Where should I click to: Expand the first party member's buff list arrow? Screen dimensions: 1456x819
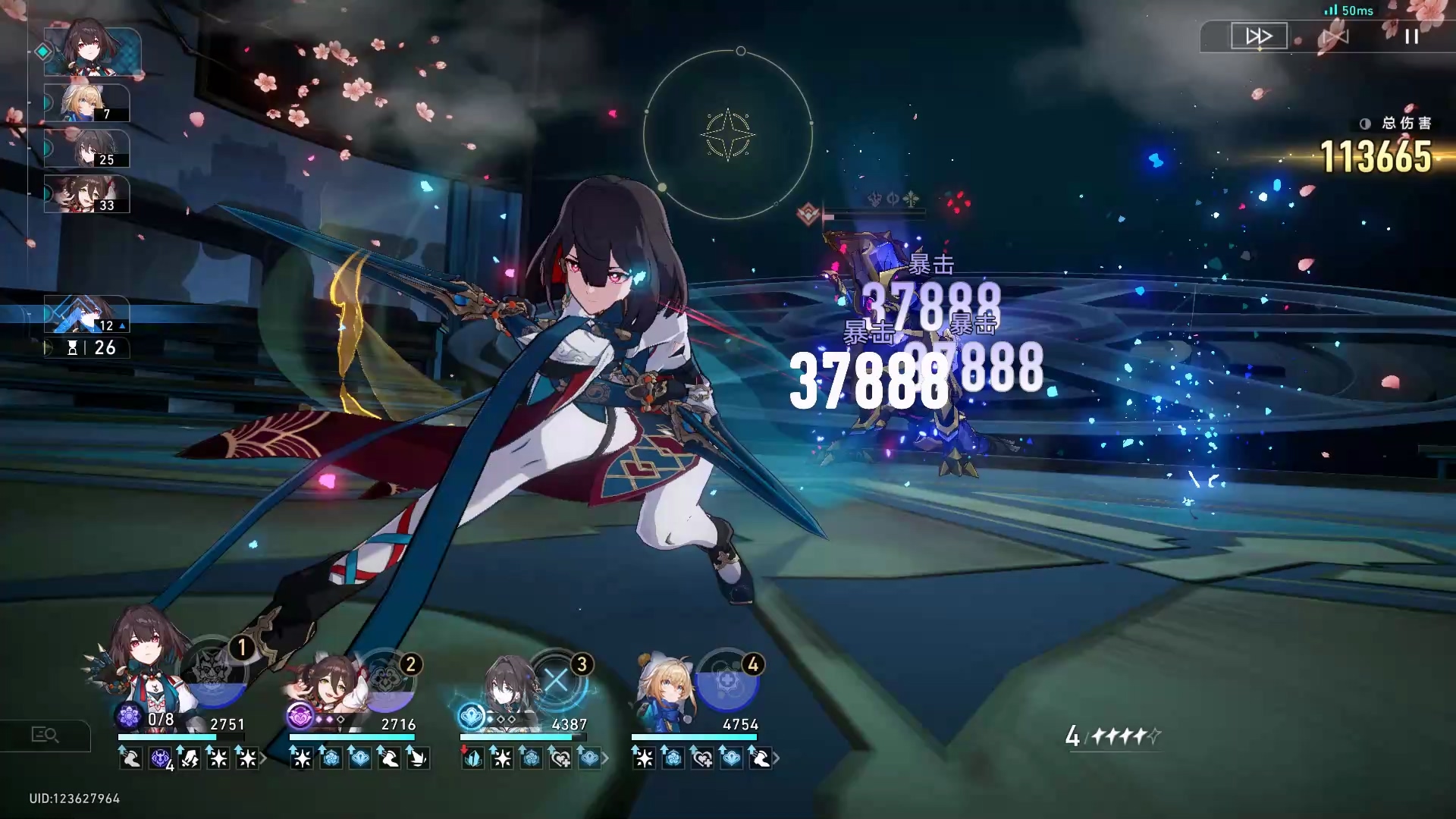point(264,758)
